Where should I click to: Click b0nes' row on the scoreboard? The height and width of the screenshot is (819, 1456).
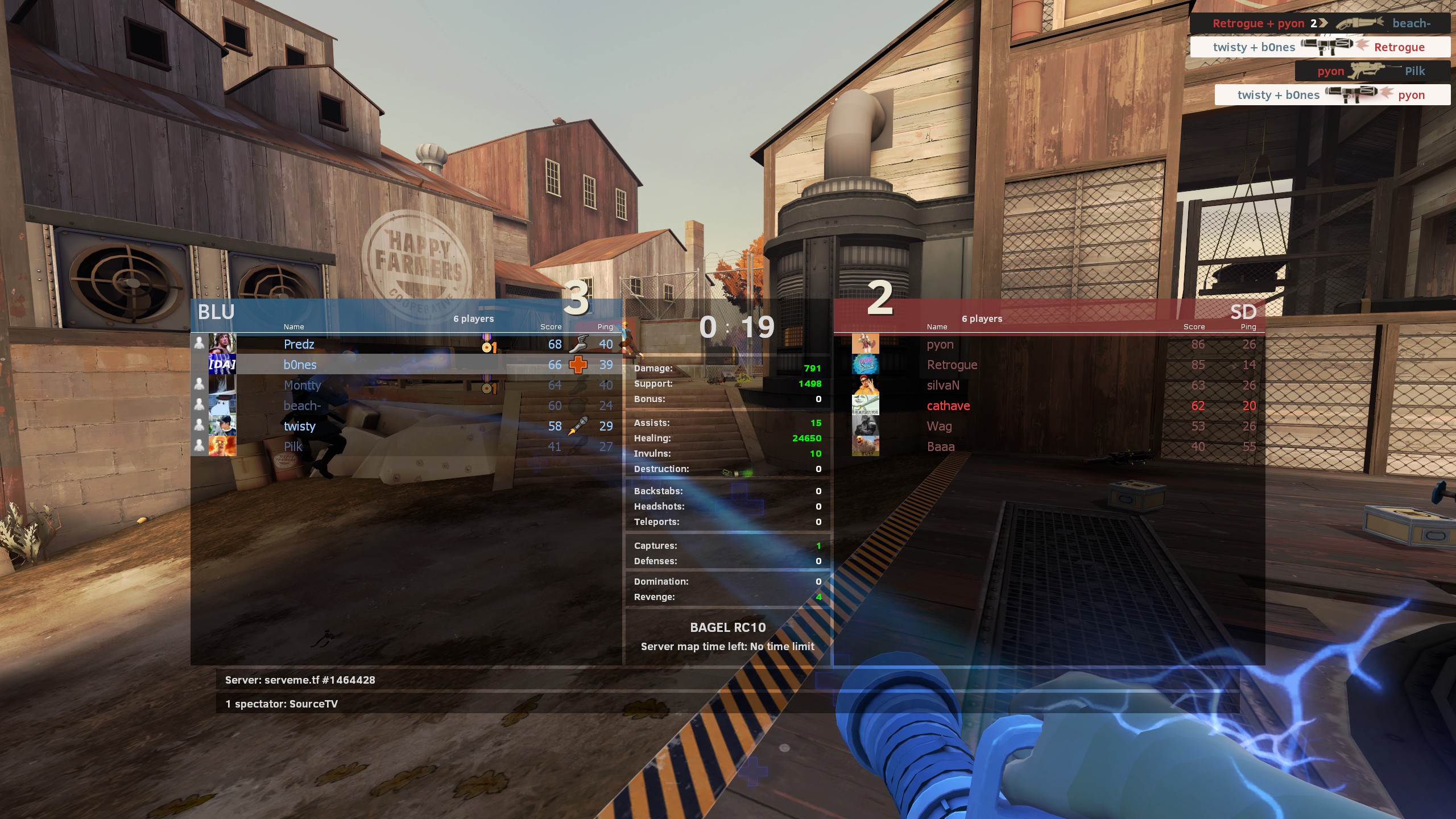(300, 365)
